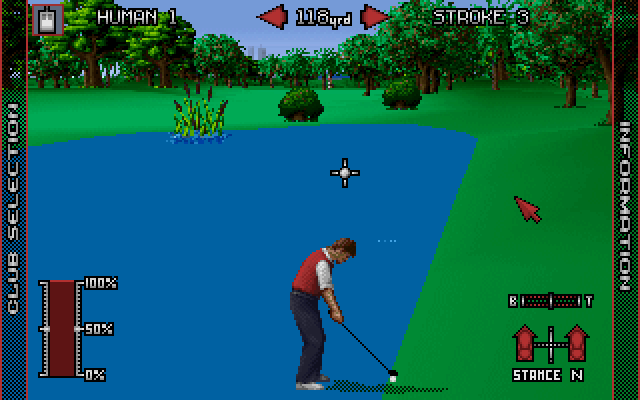Click the right red distance arrow

coord(374,16)
